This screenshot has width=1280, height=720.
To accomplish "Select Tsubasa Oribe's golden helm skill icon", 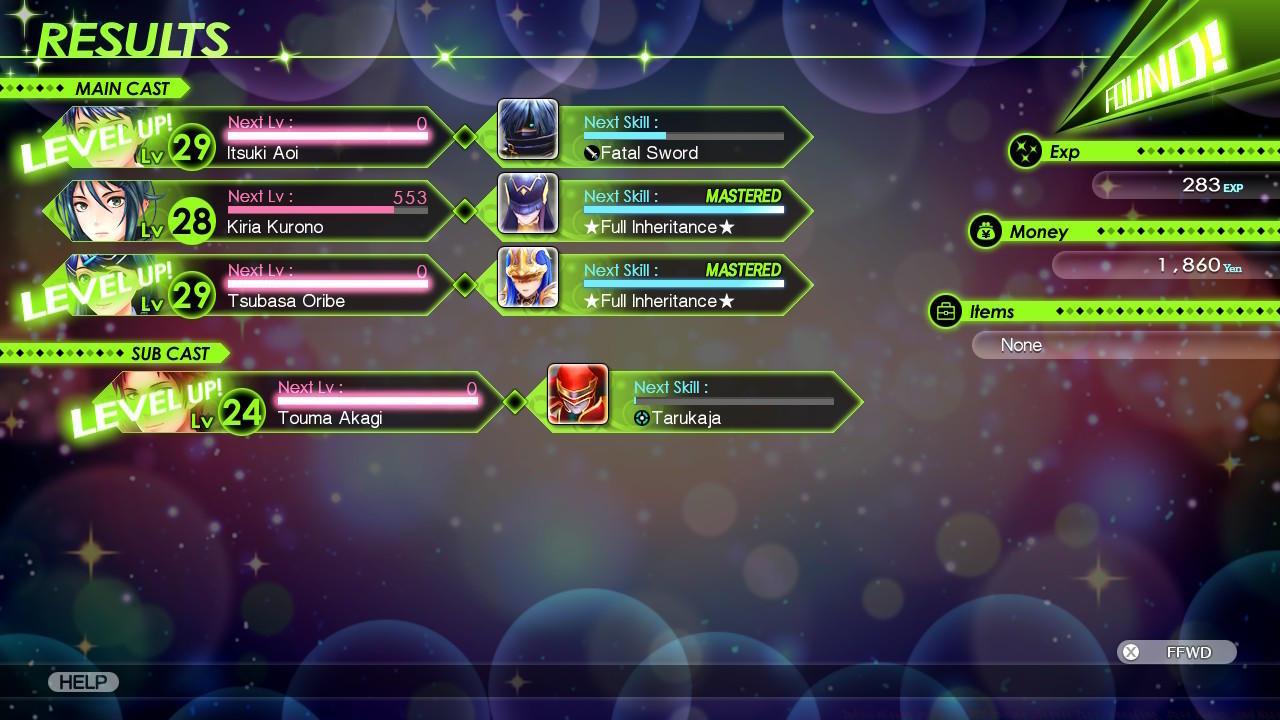I will (x=528, y=277).
